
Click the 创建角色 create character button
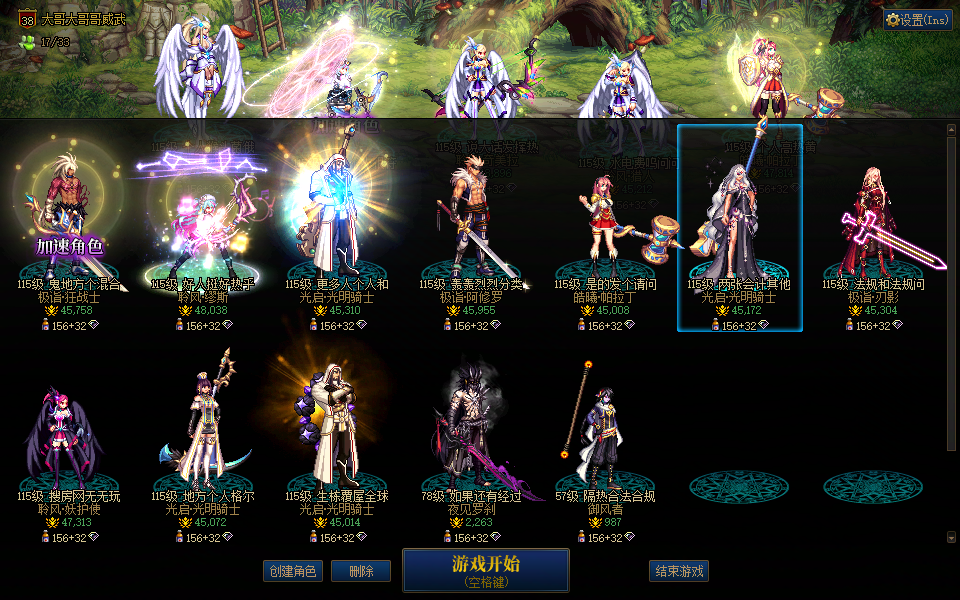pos(292,571)
